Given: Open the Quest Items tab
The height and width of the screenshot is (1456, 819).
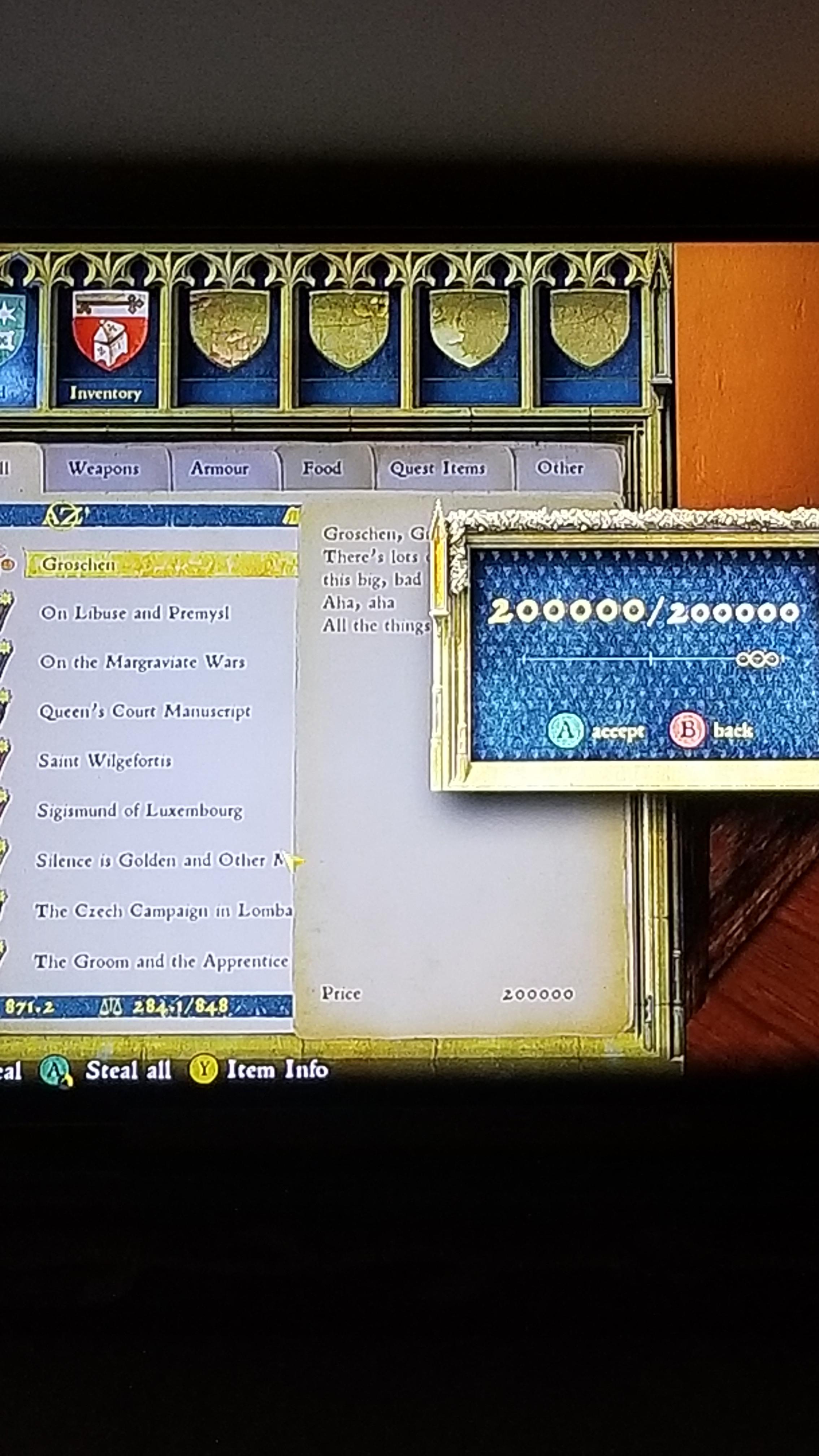Looking at the screenshot, I should pyautogui.click(x=439, y=469).
